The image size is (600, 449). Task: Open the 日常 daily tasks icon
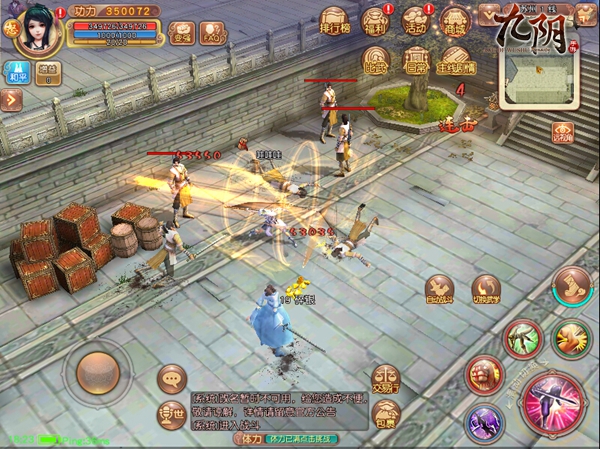[x=417, y=62]
